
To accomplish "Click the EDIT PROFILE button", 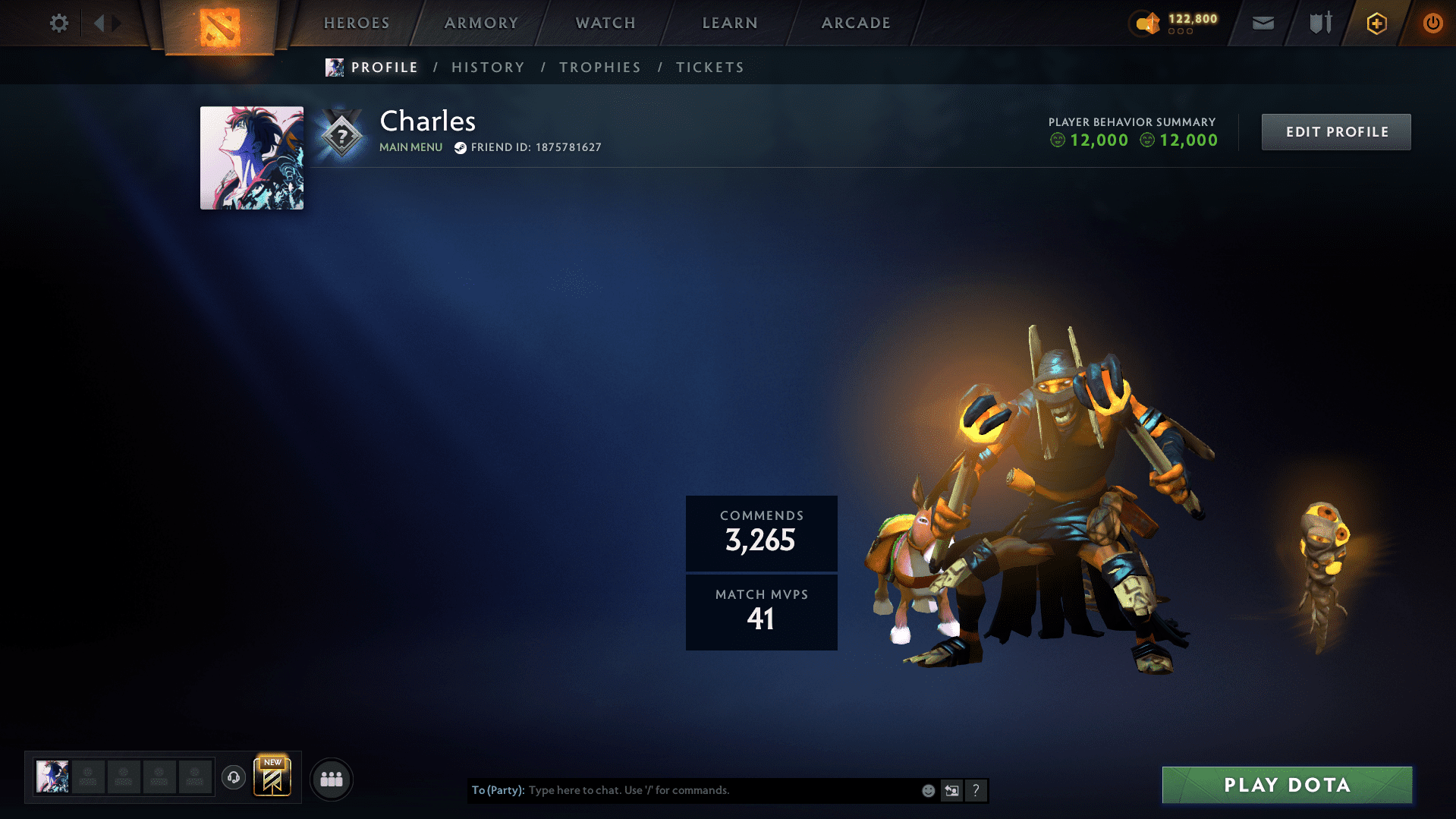I will [x=1335, y=131].
